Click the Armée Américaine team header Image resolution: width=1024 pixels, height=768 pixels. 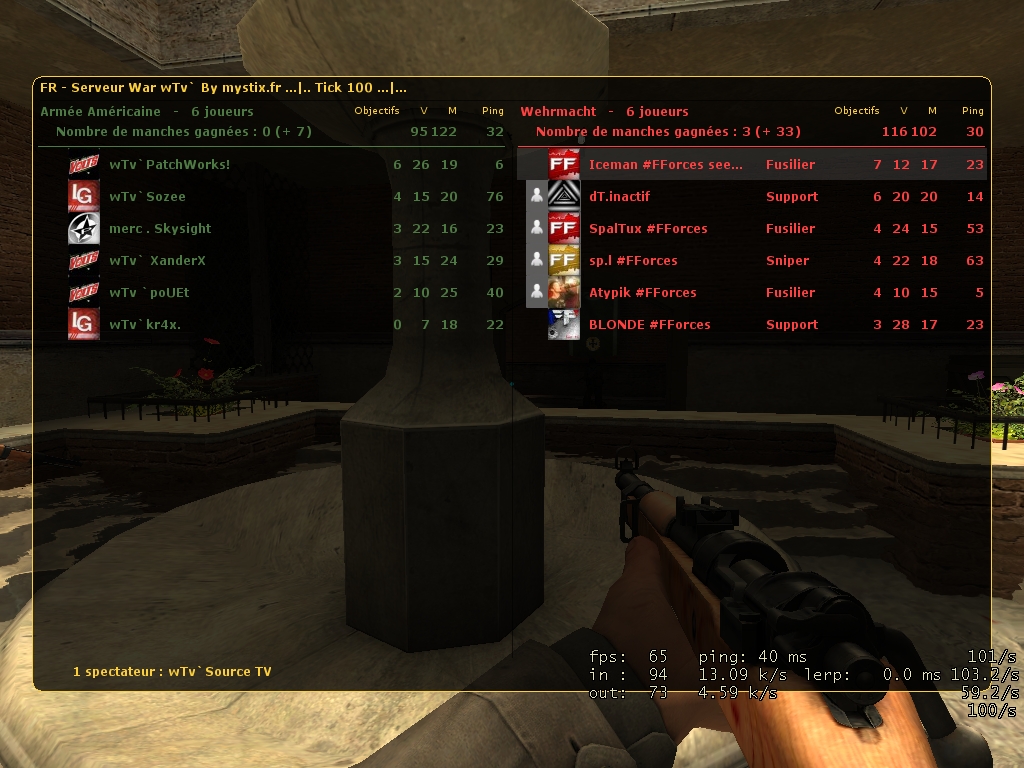point(100,111)
